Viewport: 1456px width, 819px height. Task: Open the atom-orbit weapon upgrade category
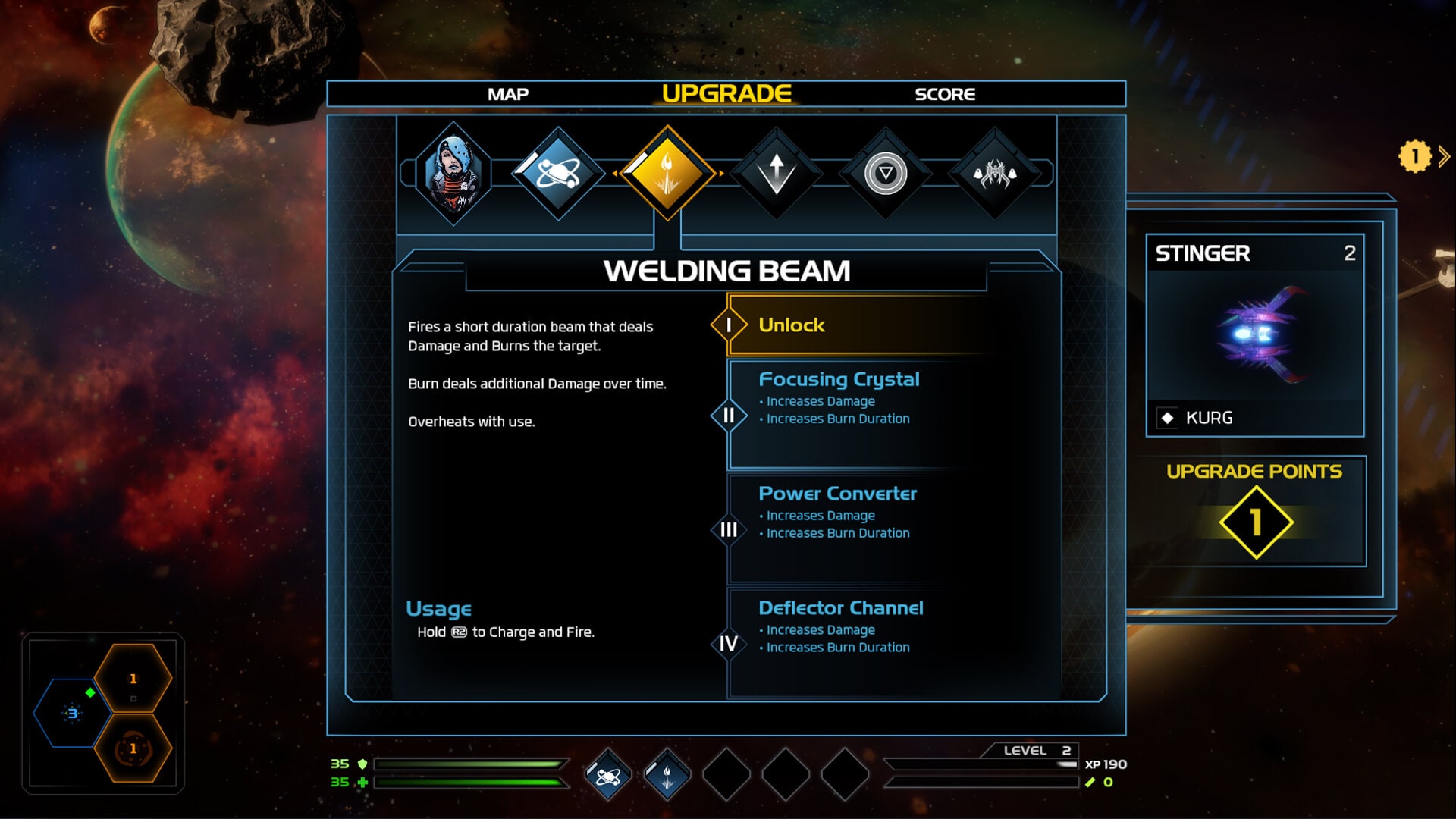[561, 173]
